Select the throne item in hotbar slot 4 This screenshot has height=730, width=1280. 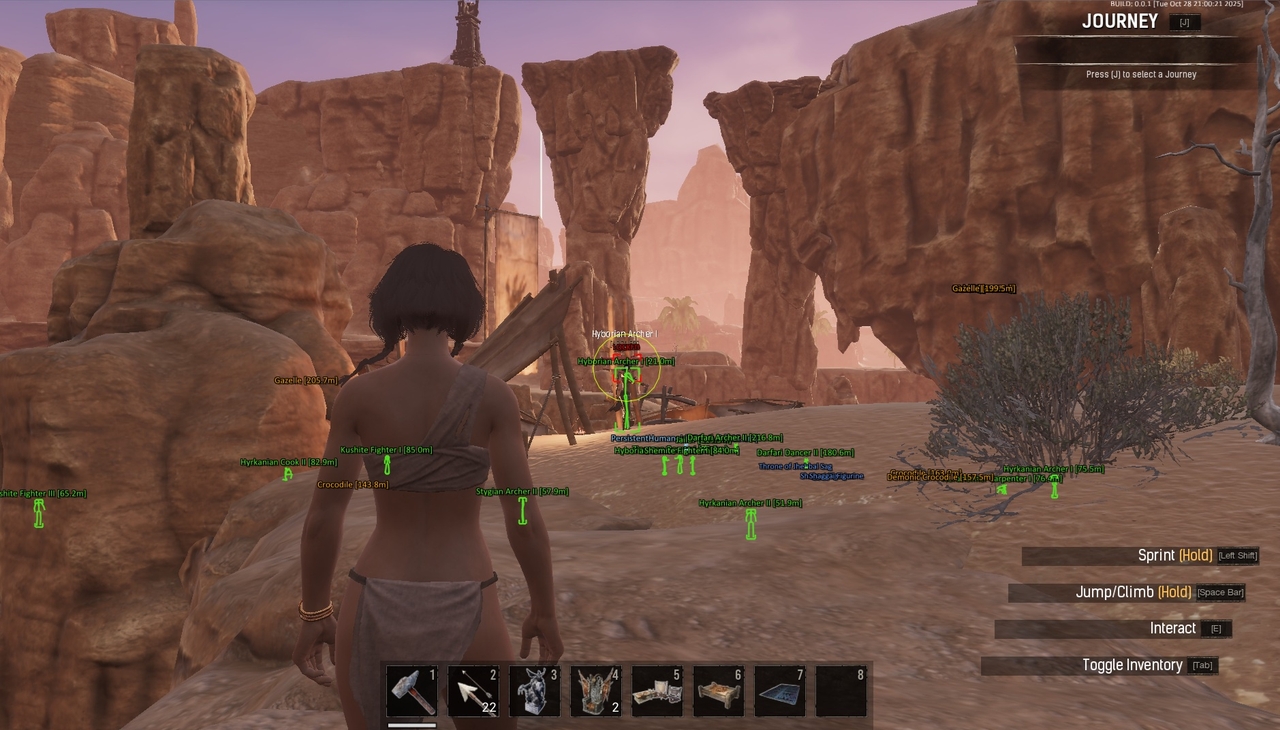596,692
